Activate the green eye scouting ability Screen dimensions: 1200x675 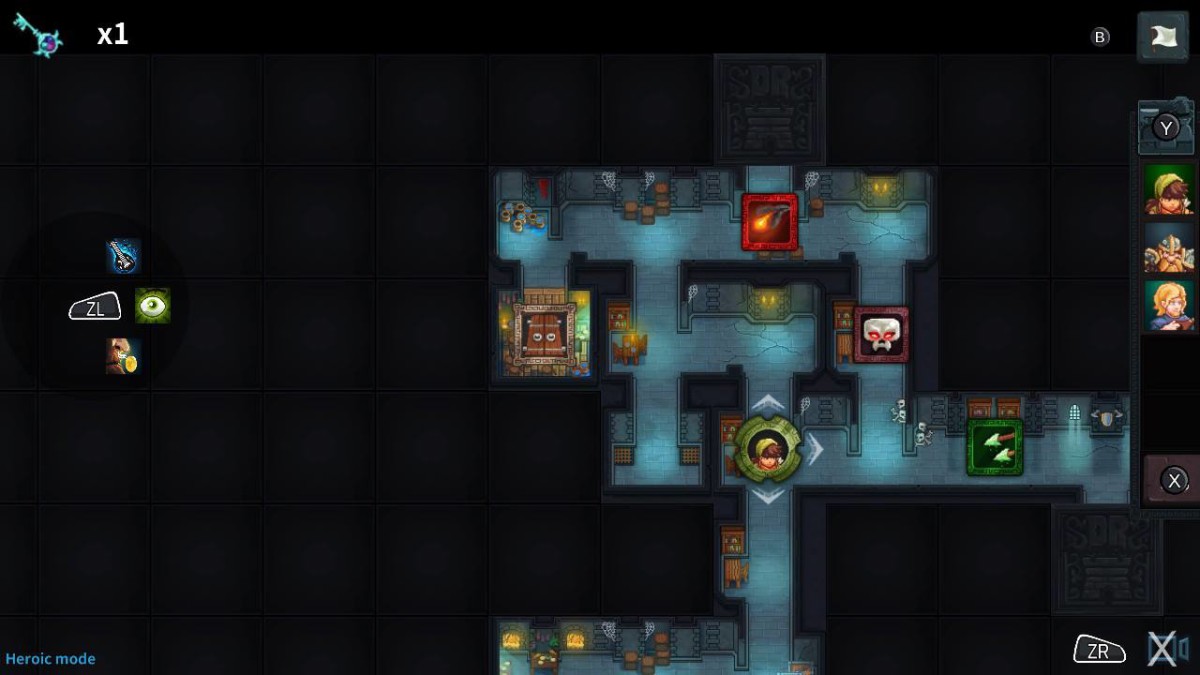tap(152, 306)
